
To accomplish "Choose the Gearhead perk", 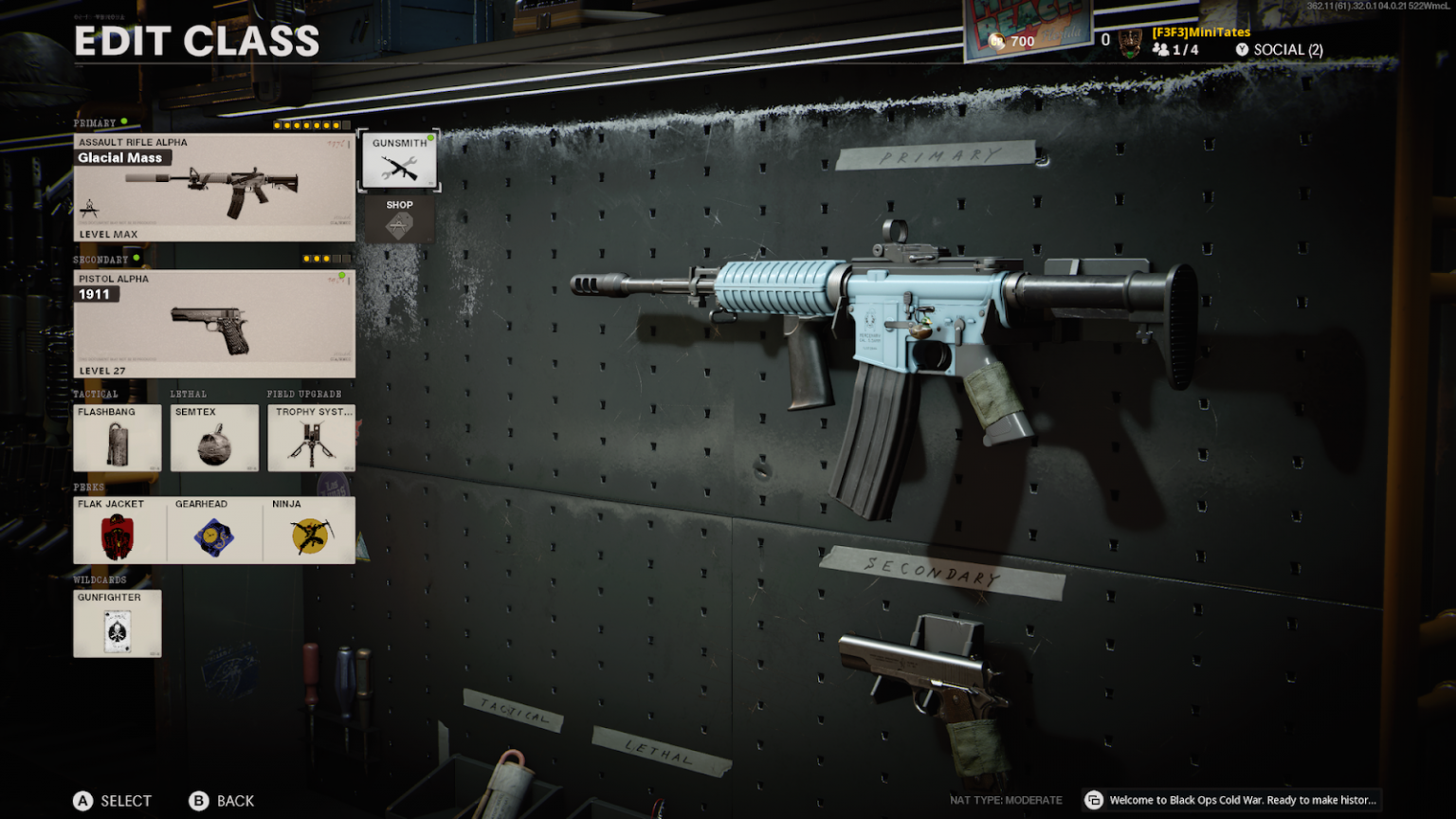I will click(213, 529).
